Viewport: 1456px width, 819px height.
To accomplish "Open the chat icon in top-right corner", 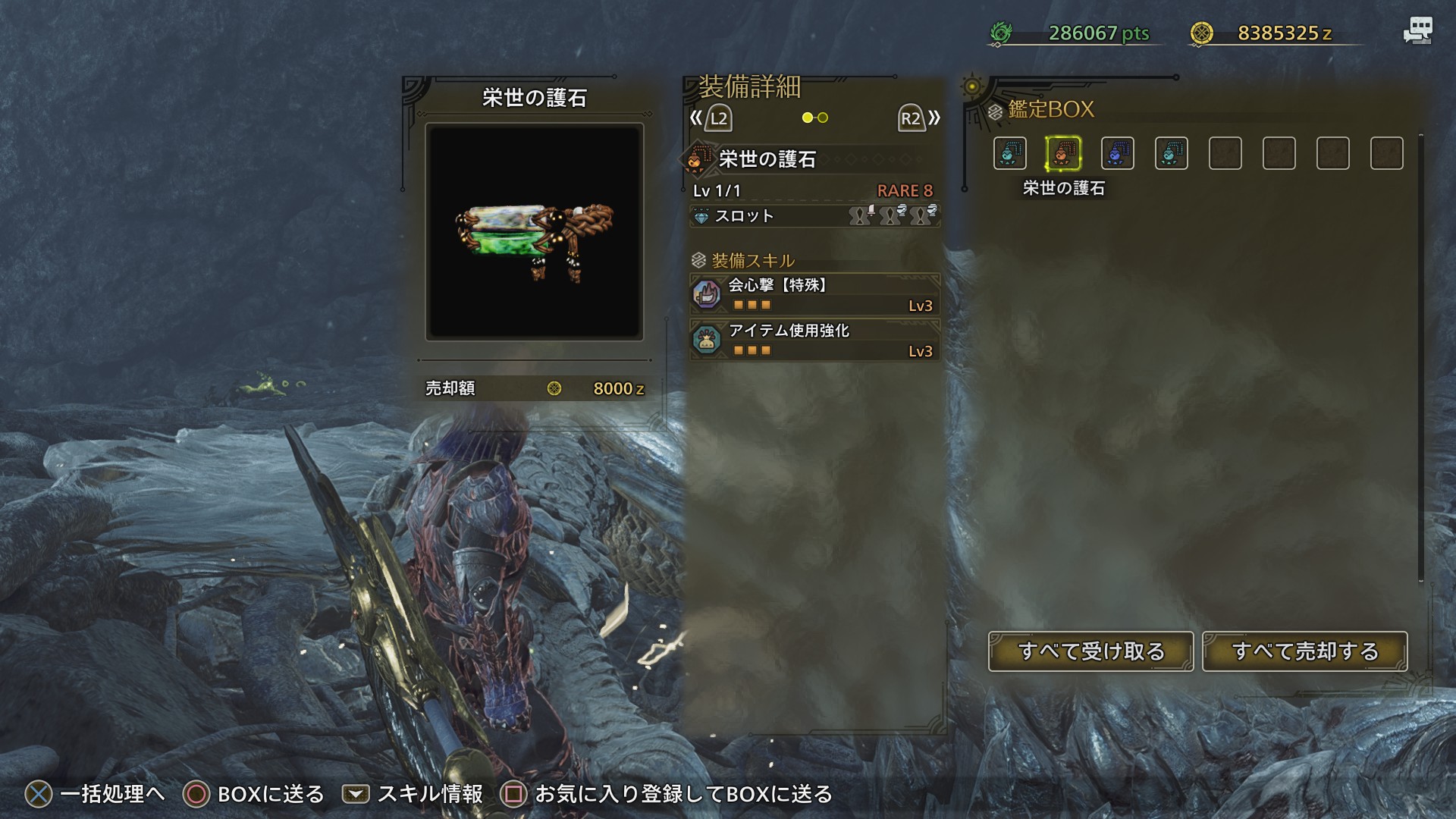I will [x=1417, y=32].
